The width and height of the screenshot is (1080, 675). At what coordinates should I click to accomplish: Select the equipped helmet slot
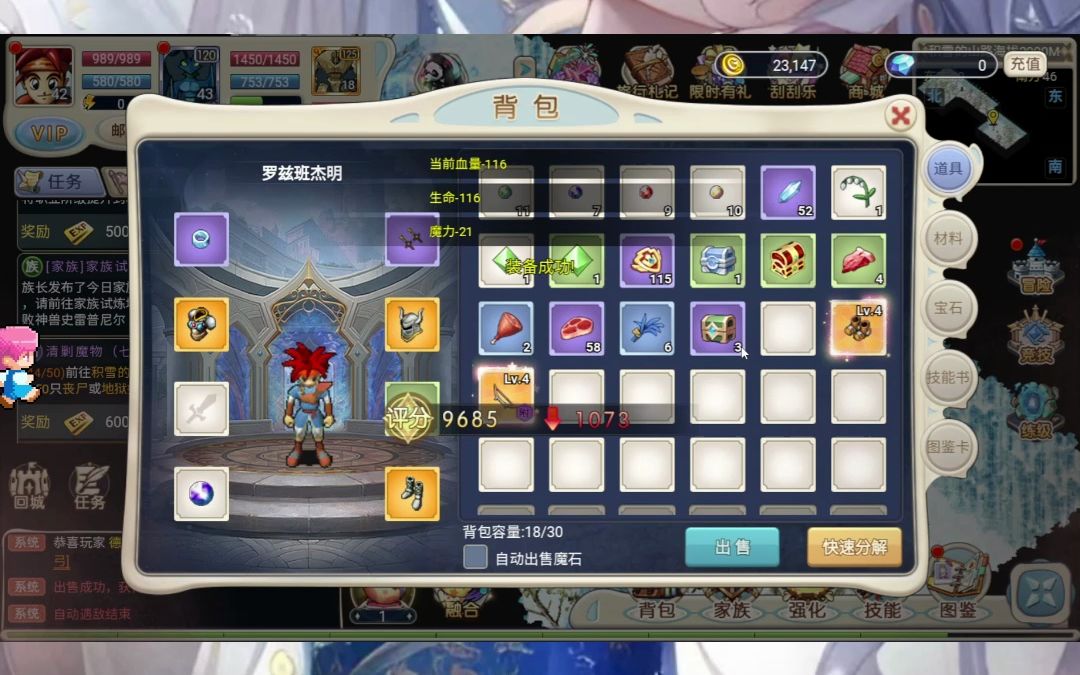[412, 324]
